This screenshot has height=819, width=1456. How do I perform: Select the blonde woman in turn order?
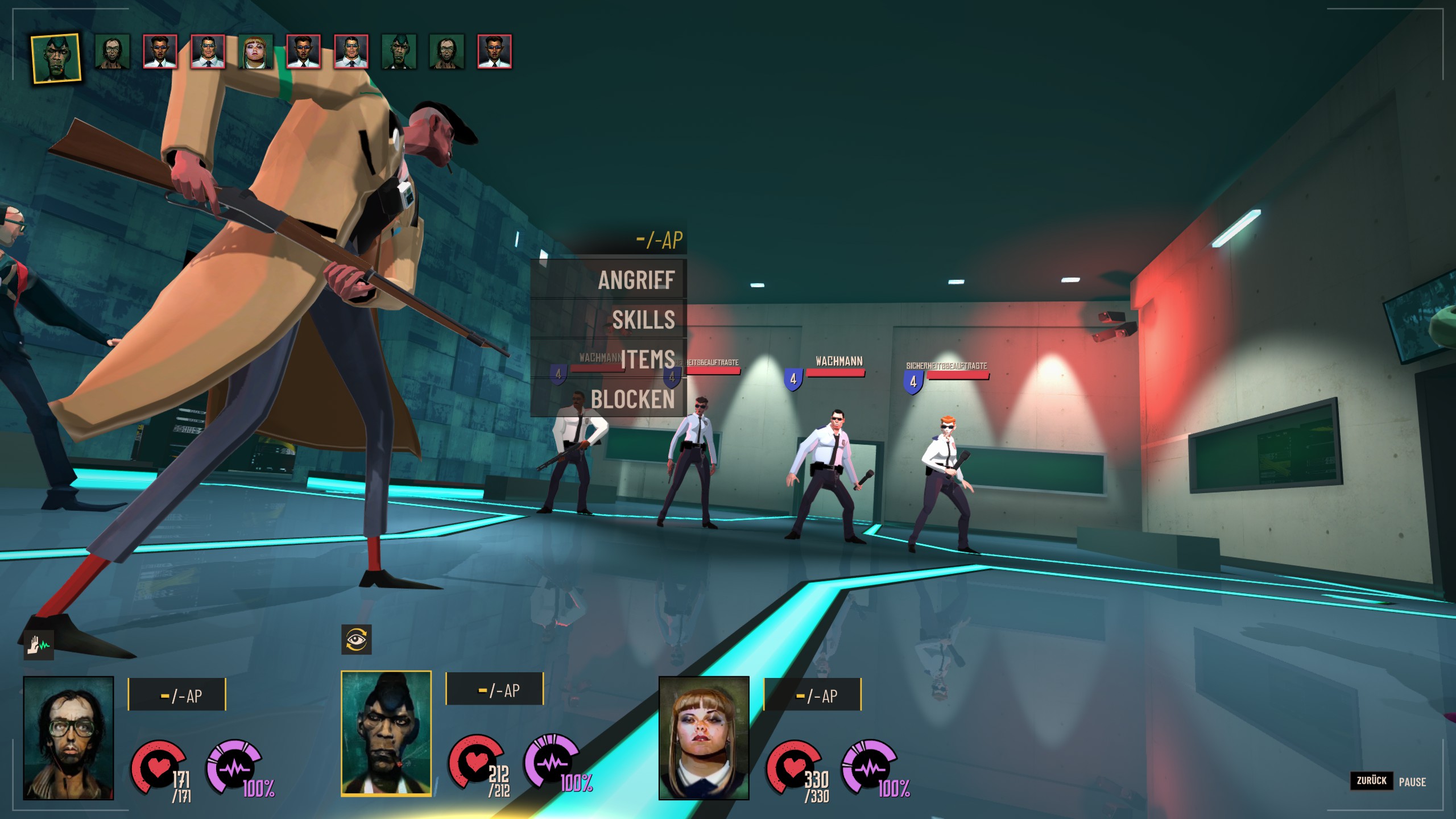click(x=255, y=52)
